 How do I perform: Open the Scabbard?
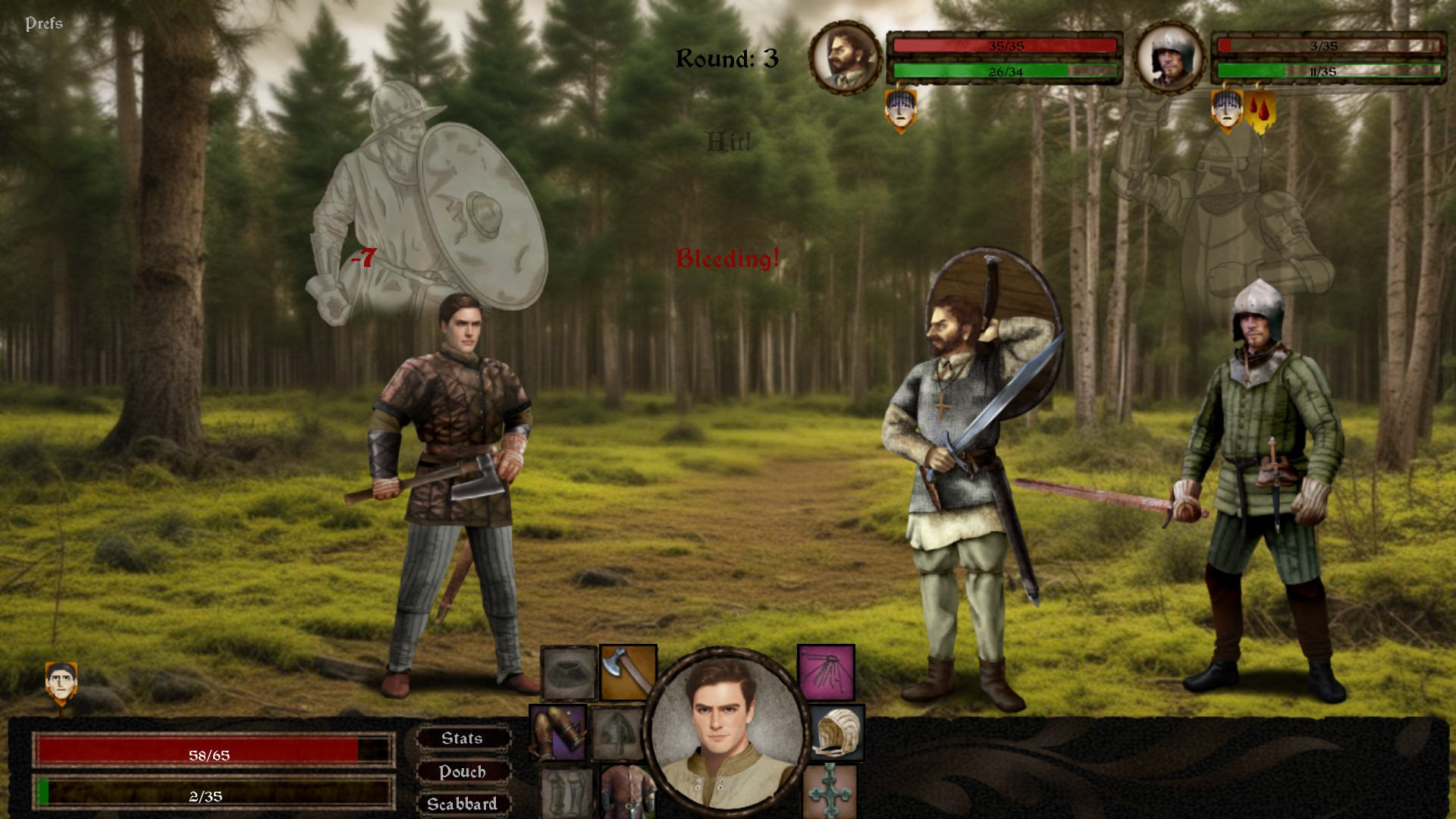(x=462, y=804)
